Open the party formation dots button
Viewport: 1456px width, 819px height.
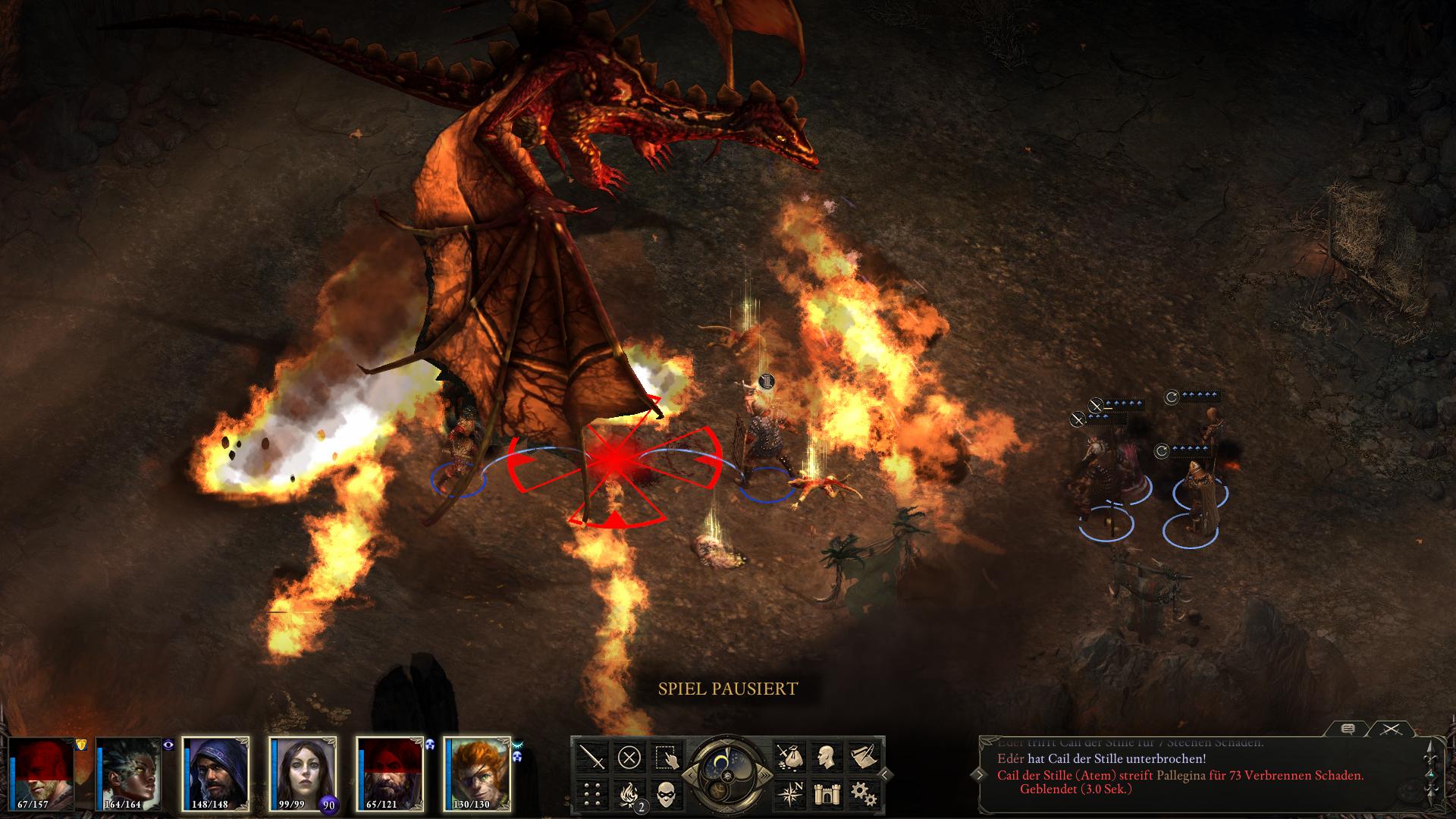592,794
